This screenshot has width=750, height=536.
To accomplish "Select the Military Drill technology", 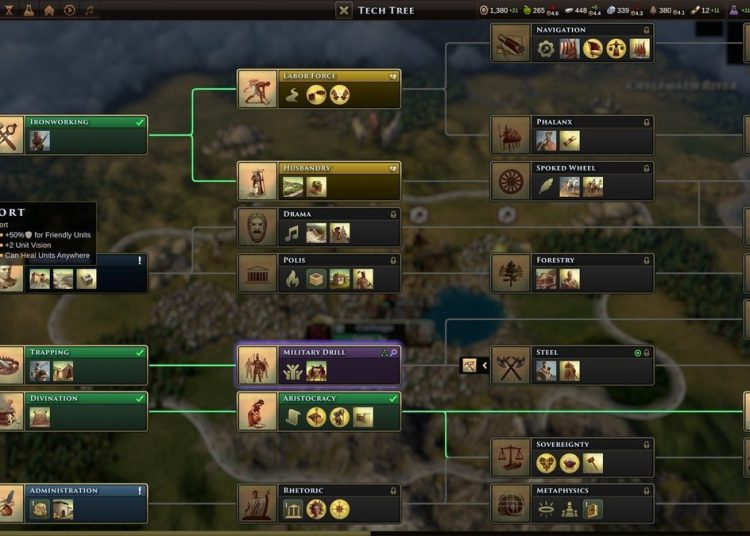I will point(319,366).
